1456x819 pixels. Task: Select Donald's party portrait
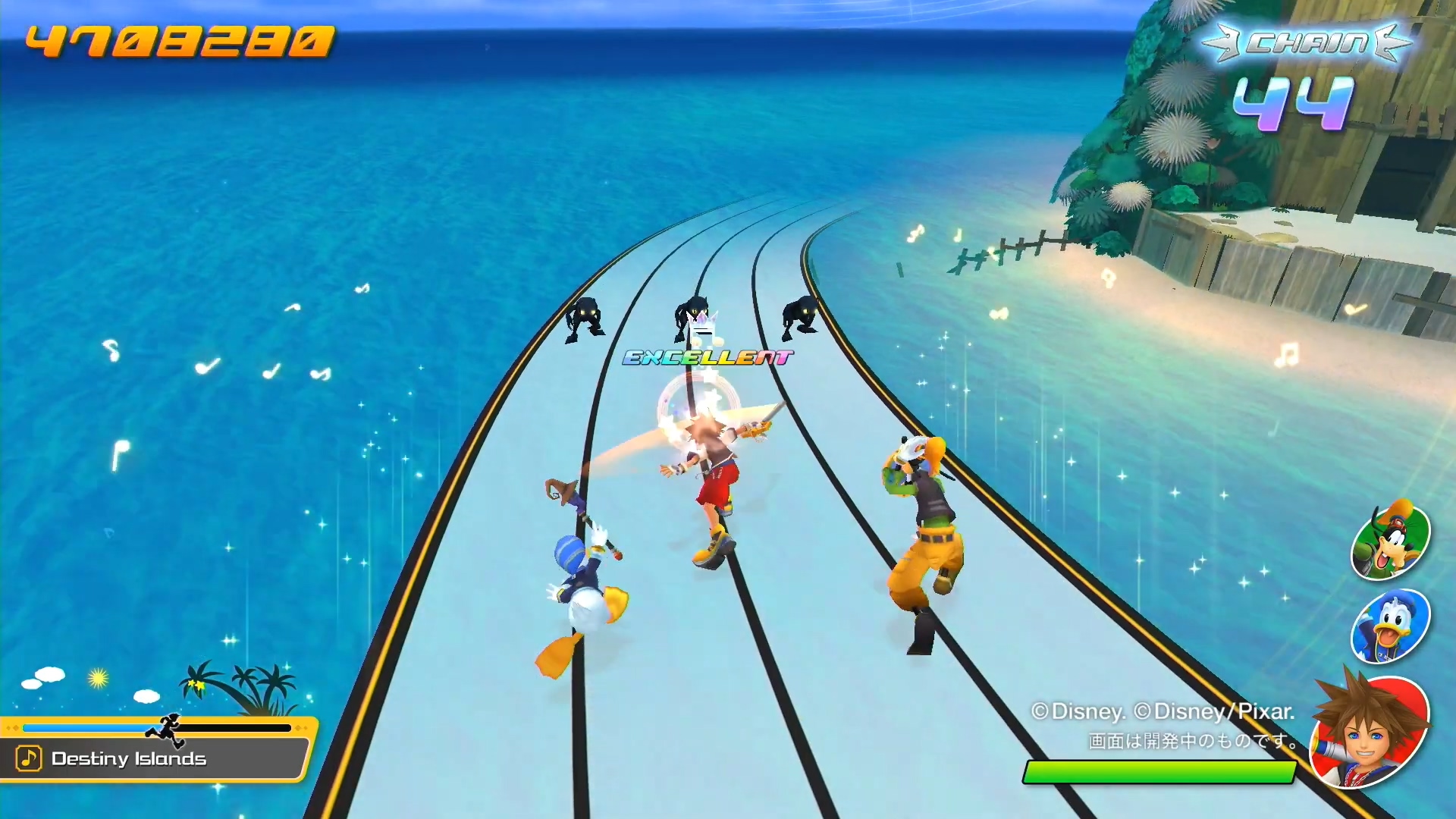1390,626
